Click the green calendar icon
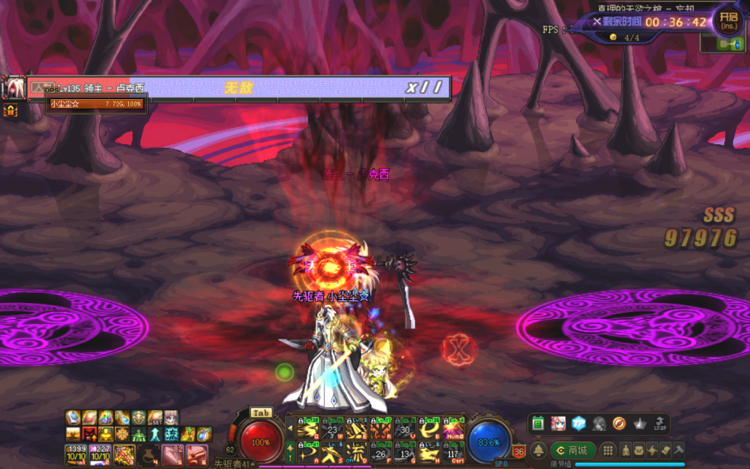 click(x=537, y=424)
